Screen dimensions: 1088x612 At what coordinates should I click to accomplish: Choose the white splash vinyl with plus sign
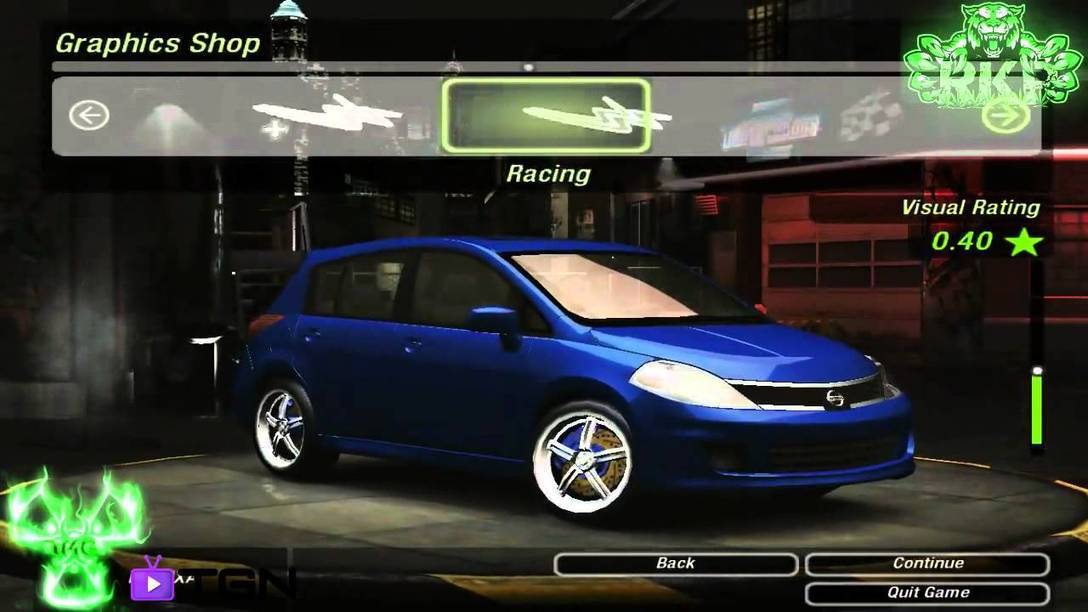tap(325, 116)
